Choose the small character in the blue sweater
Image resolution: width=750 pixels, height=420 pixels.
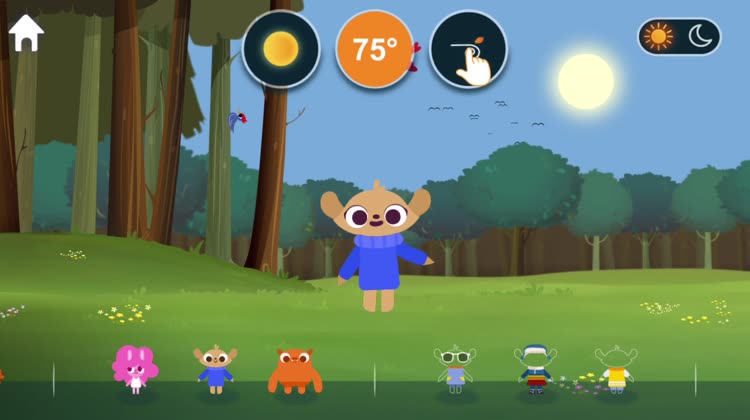pyautogui.click(x=215, y=368)
